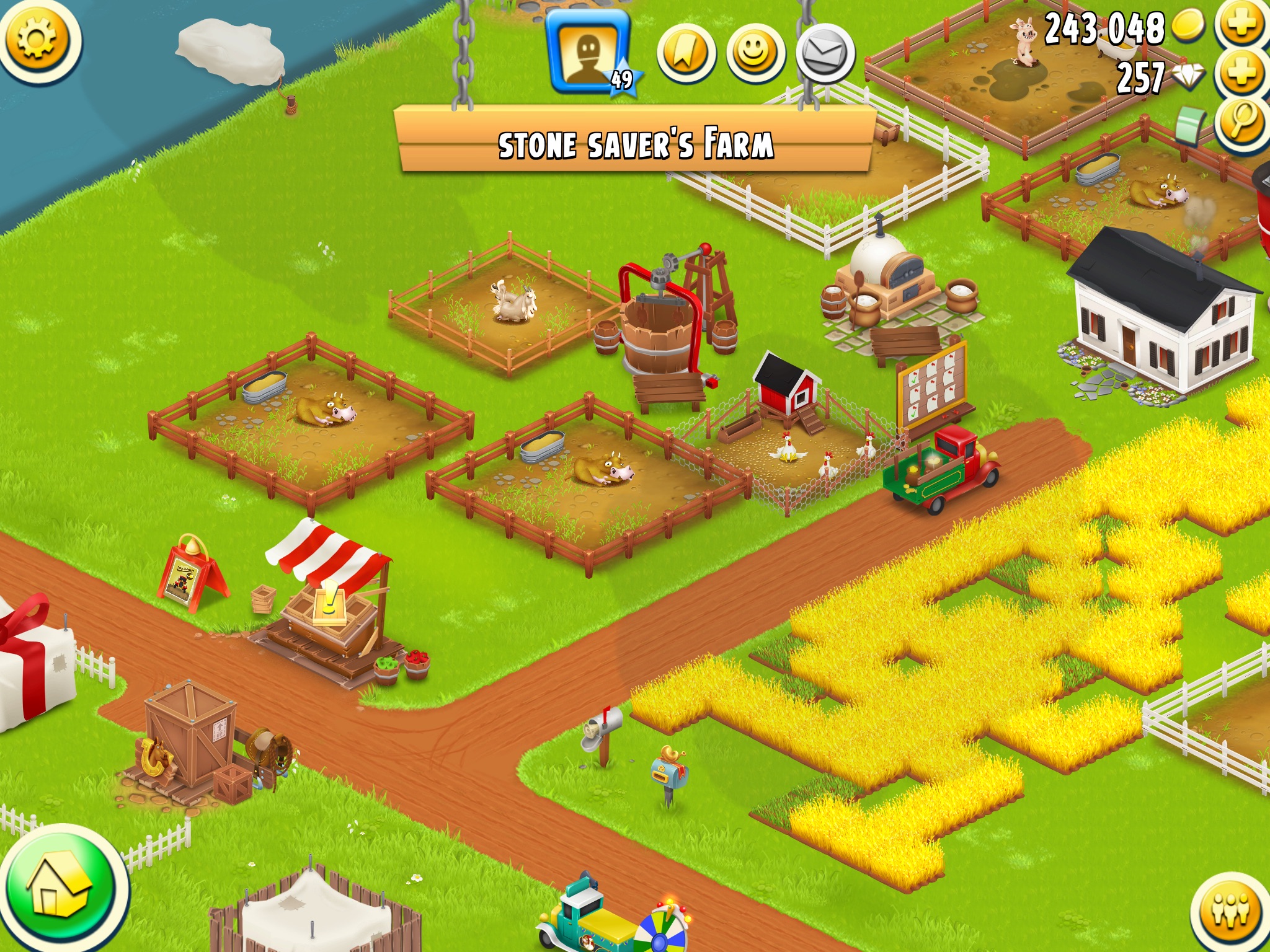Open the envelope mail button

point(825,55)
